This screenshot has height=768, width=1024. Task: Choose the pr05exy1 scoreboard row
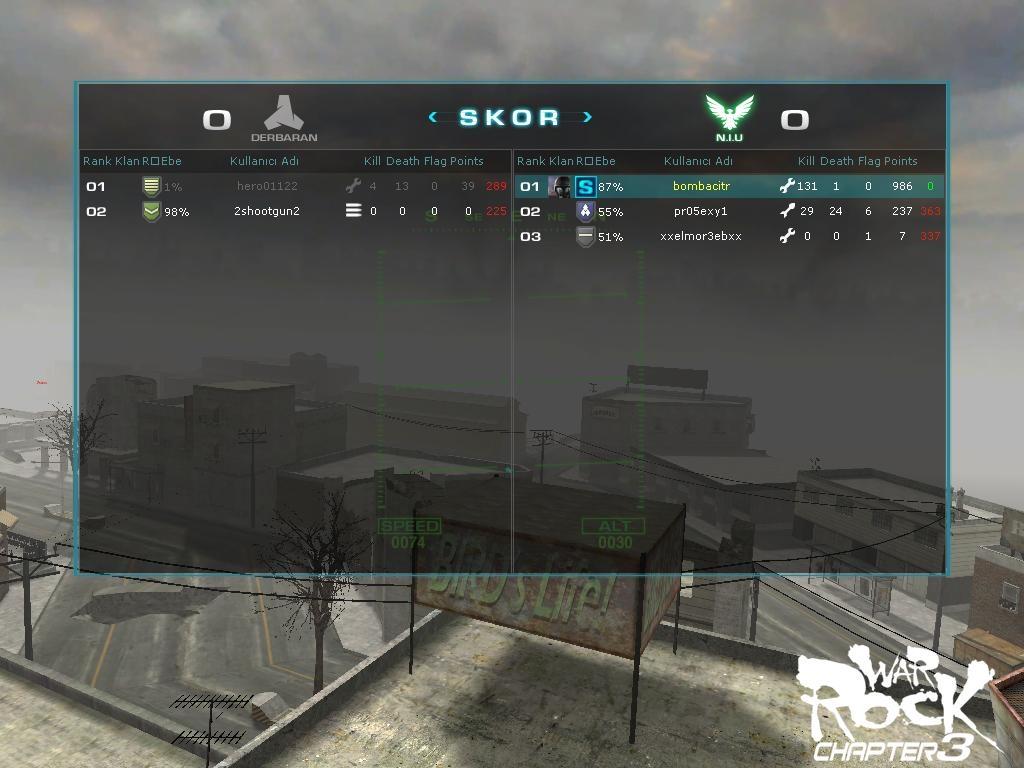(701, 211)
